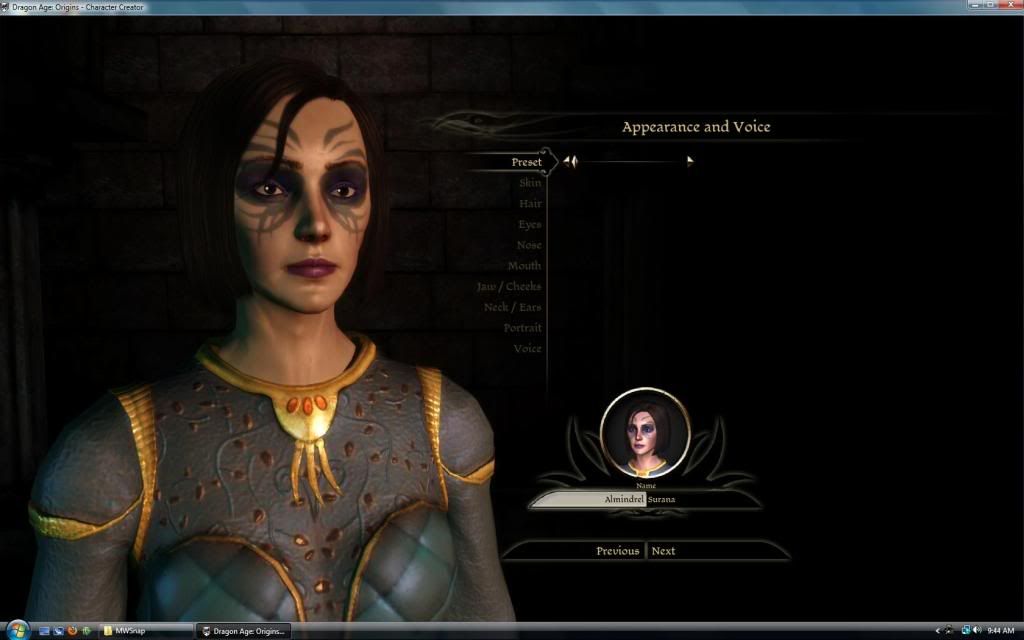Open the Skin appearance options
Viewport: 1024px width, 640px height.
coord(530,183)
